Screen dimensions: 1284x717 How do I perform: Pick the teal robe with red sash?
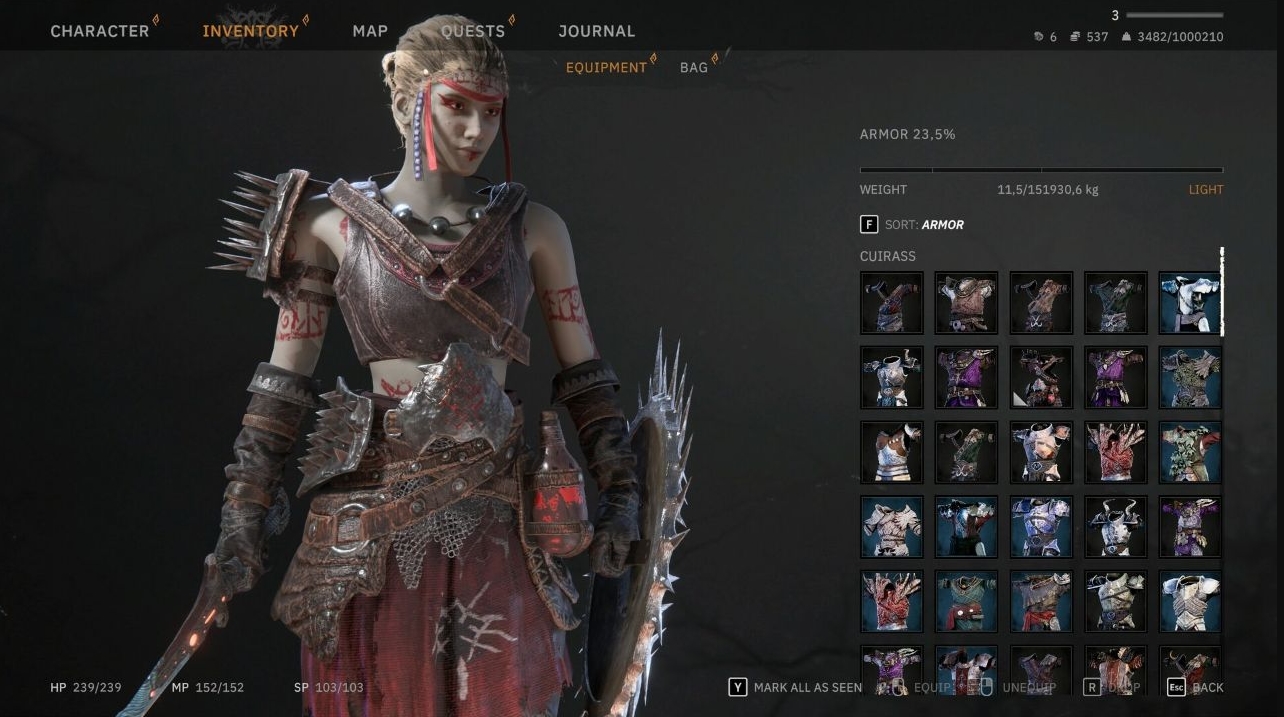coord(966,602)
